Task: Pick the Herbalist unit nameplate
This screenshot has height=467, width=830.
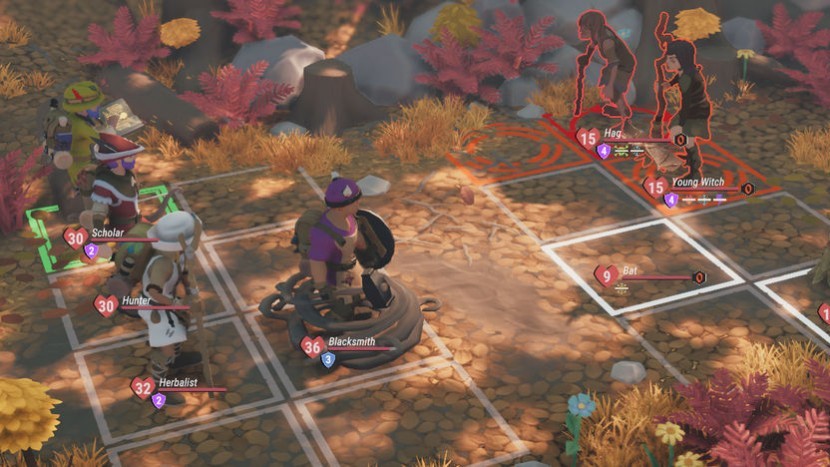Action: click(178, 383)
